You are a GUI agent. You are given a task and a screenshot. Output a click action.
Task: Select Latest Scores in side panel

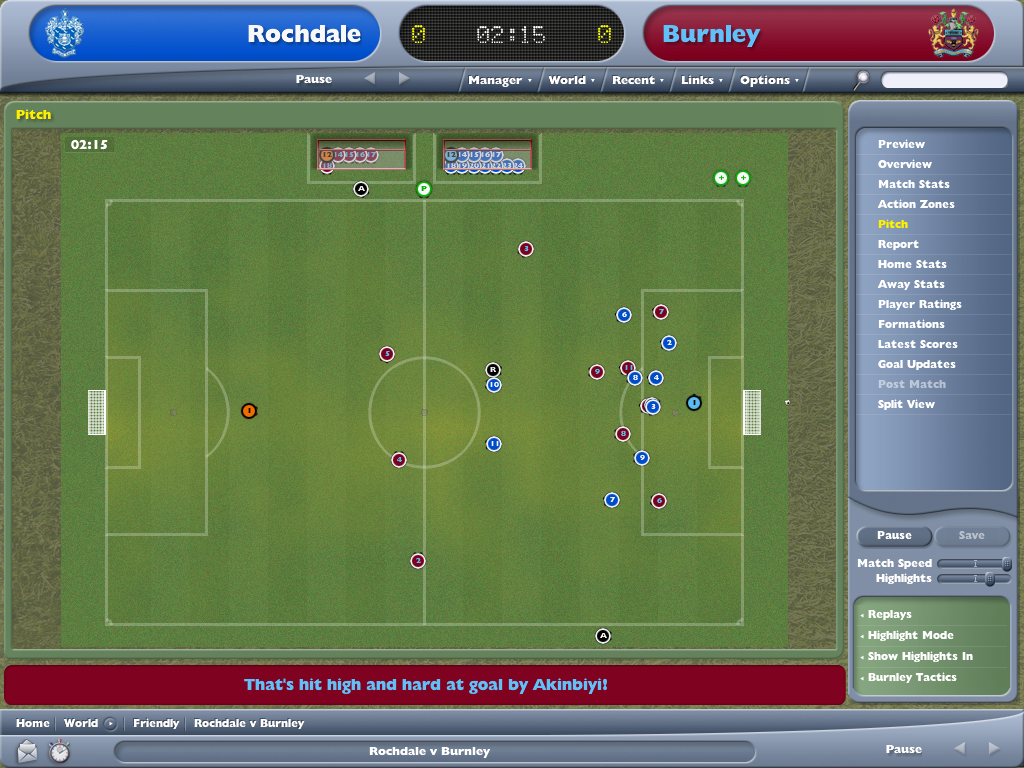point(917,344)
